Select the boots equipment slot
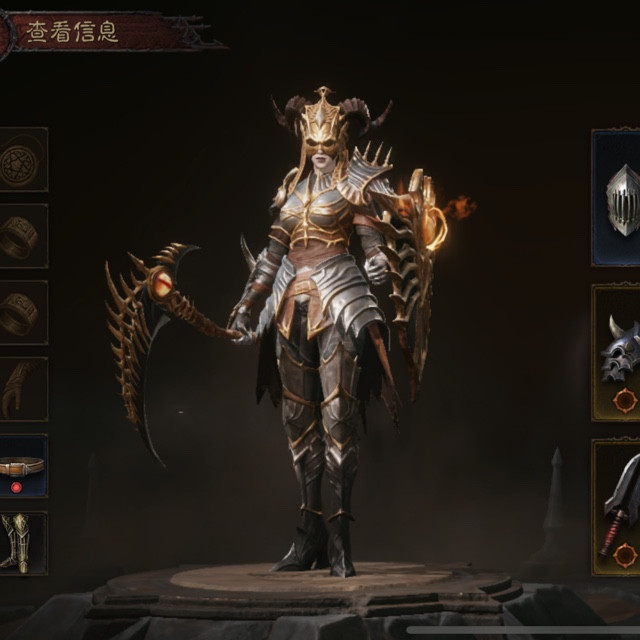The image size is (640, 640). [x=21, y=543]
